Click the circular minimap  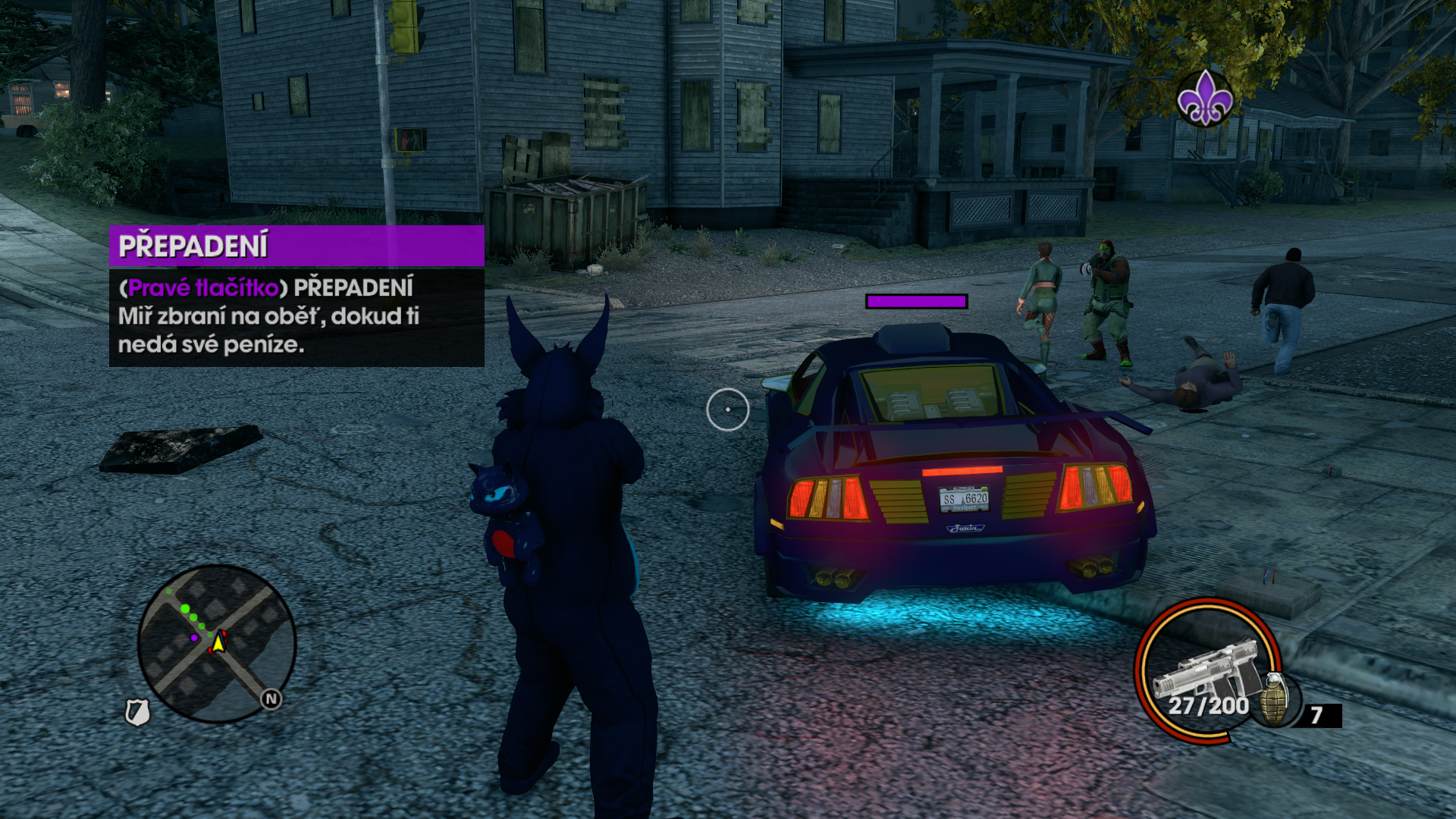coord(217,643)
